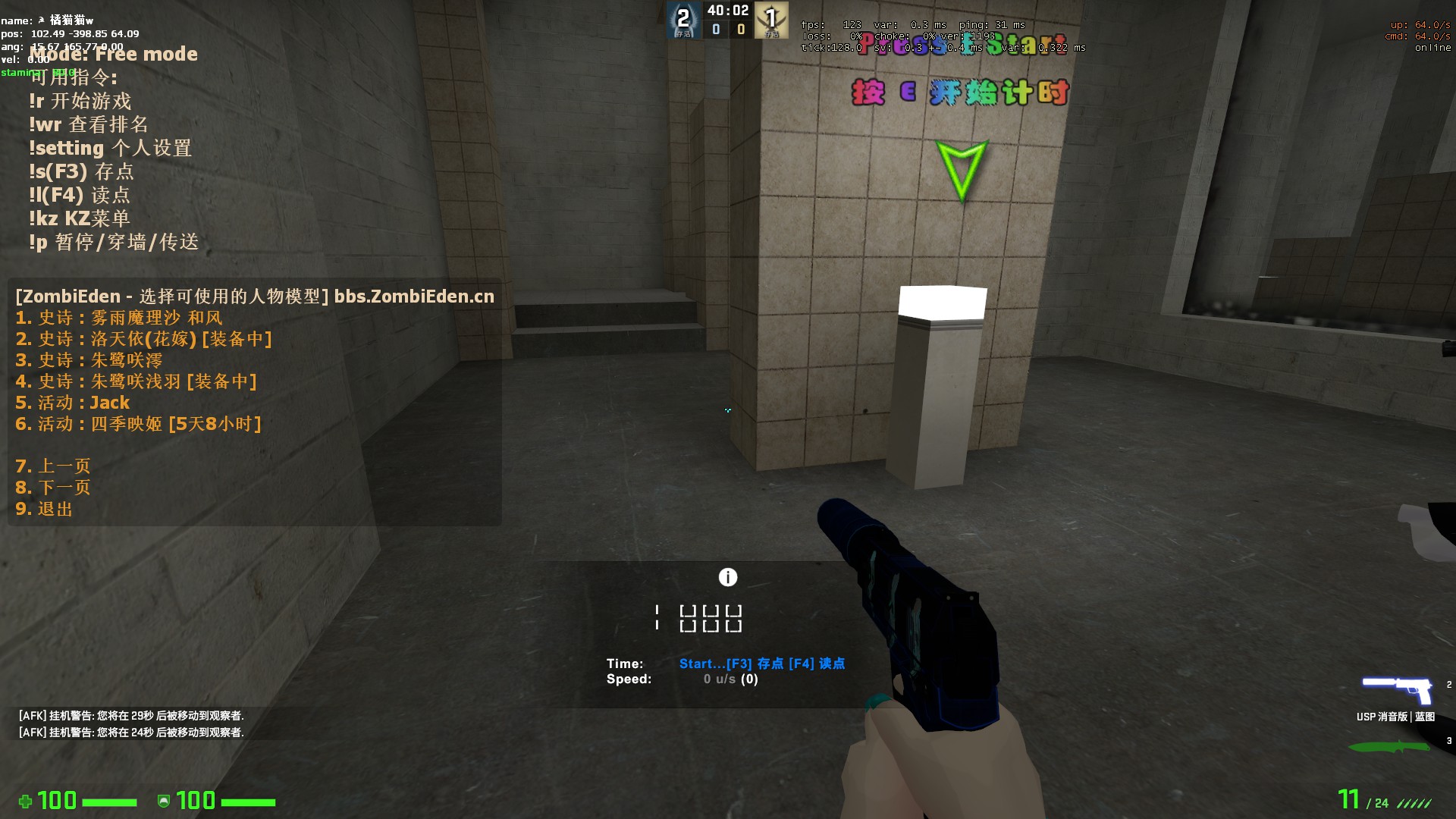Choose the 洛天依(花嫁) model entry
The height and width of the screenshot is (819, 1456).
[x=143, y=339]
